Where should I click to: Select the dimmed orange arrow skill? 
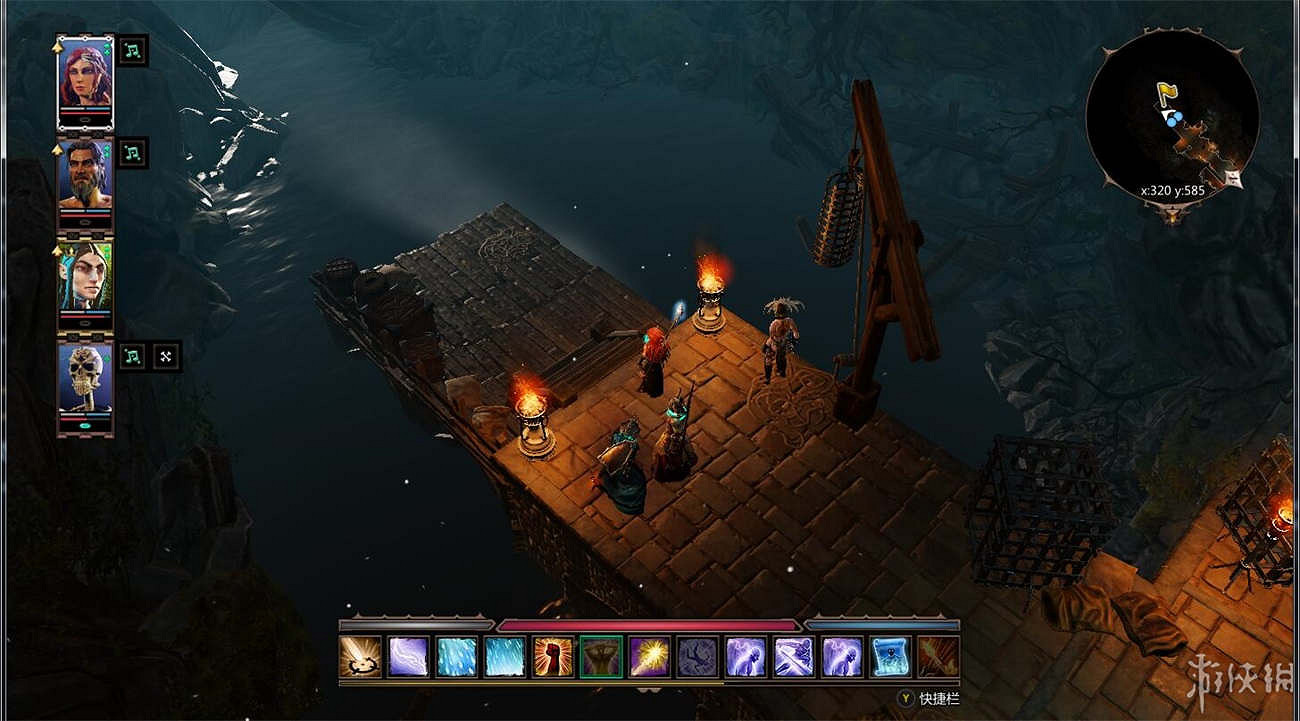coord(938,657)
